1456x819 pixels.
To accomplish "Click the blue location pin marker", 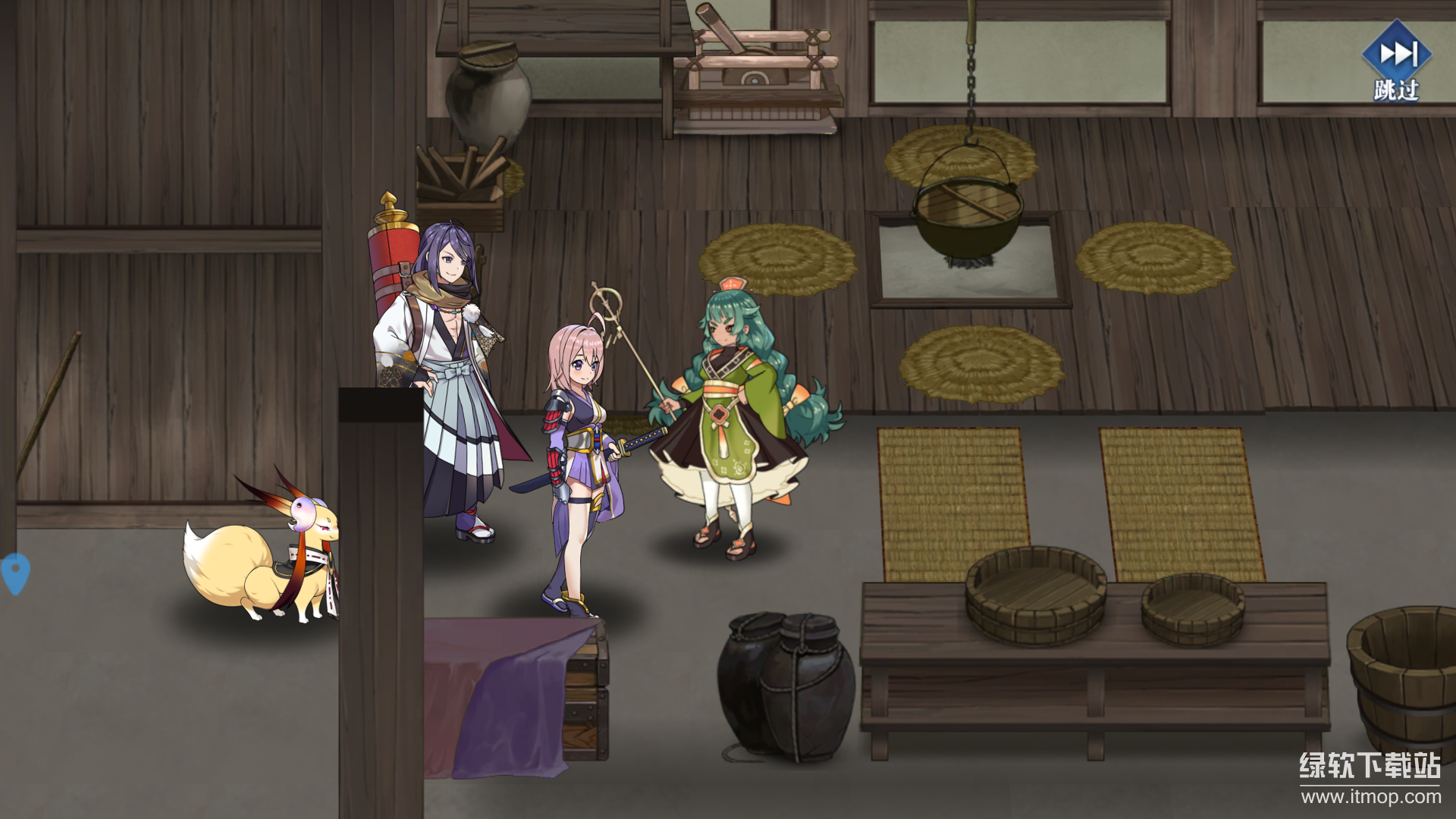I will pyautogui.click(x=15, y=573).
